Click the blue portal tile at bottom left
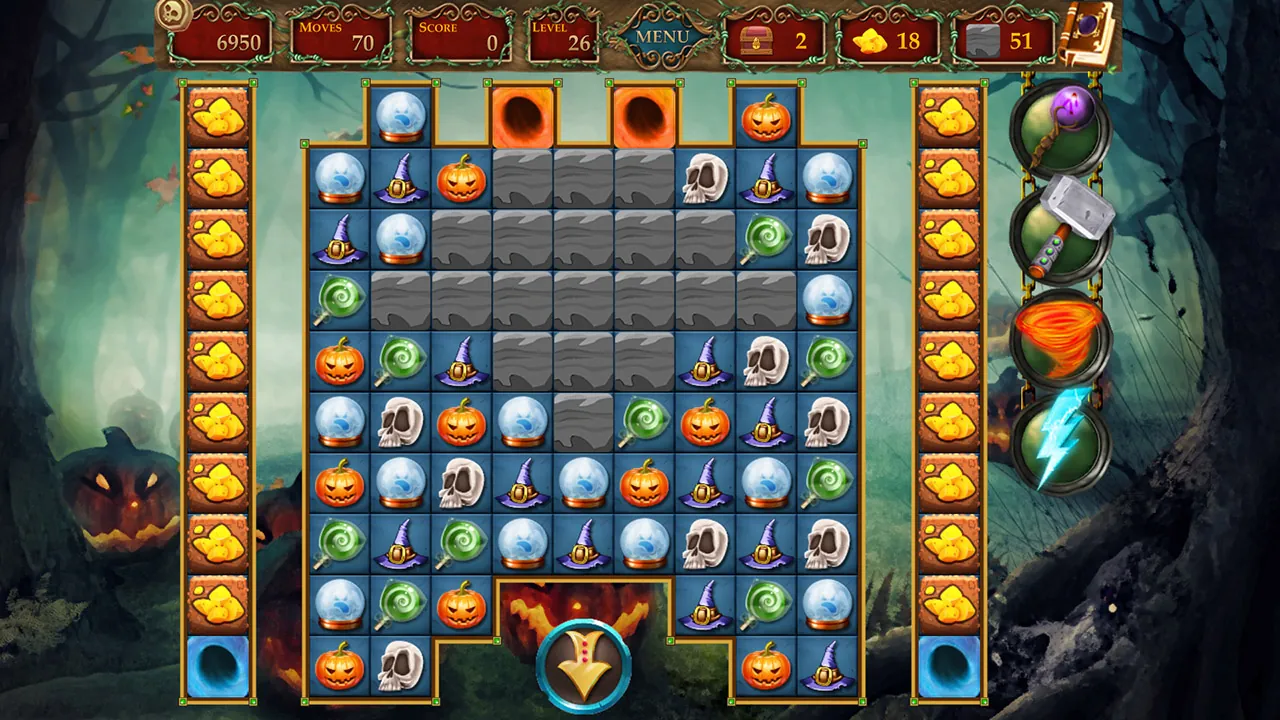 pos(218,668)
